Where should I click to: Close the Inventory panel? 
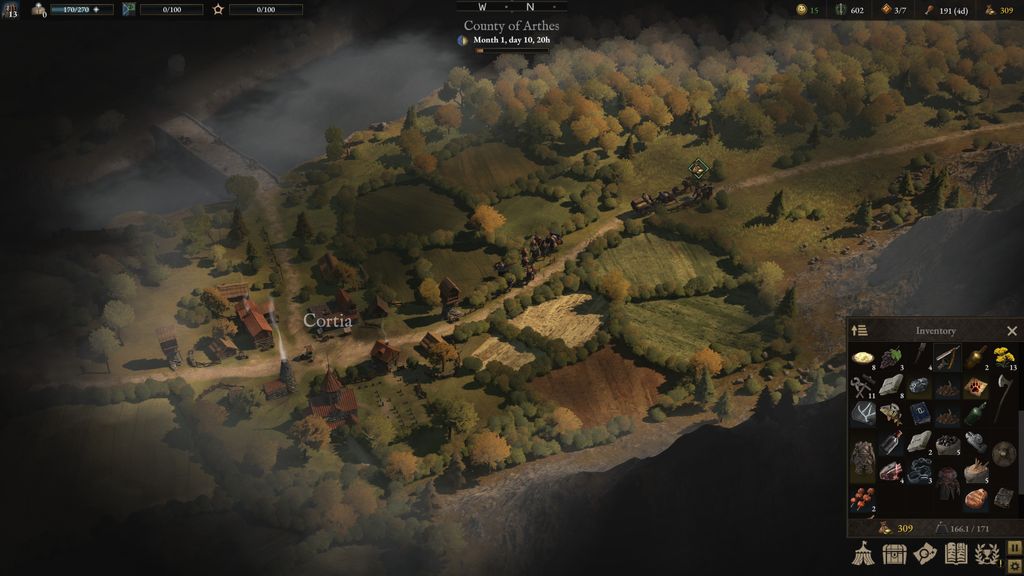coord(1011,331)
